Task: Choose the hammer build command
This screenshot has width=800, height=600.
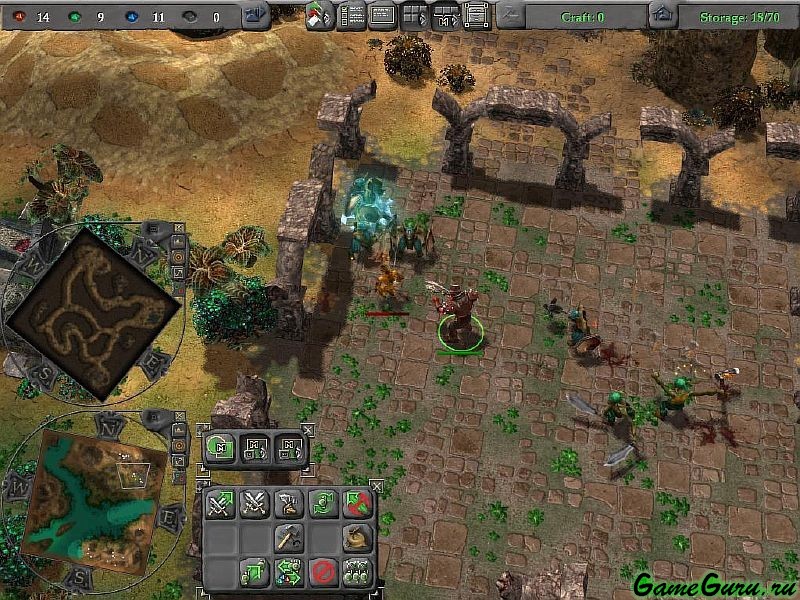Action: [289, 537]
